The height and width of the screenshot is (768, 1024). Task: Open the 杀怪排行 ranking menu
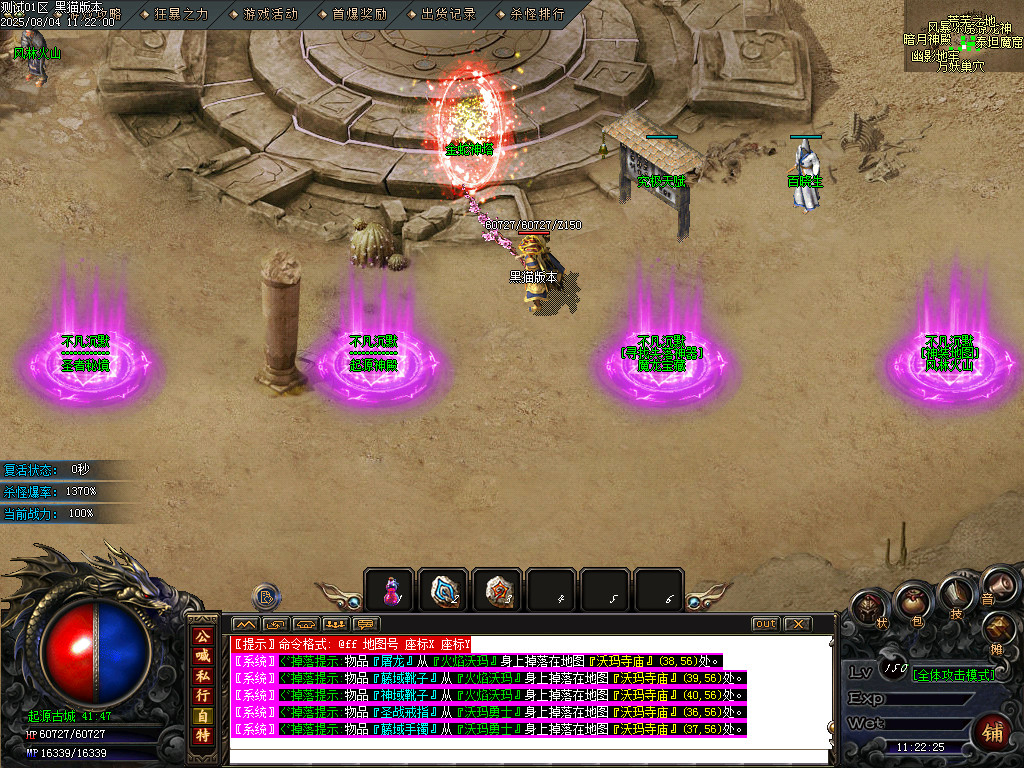(x=536, y=14)
